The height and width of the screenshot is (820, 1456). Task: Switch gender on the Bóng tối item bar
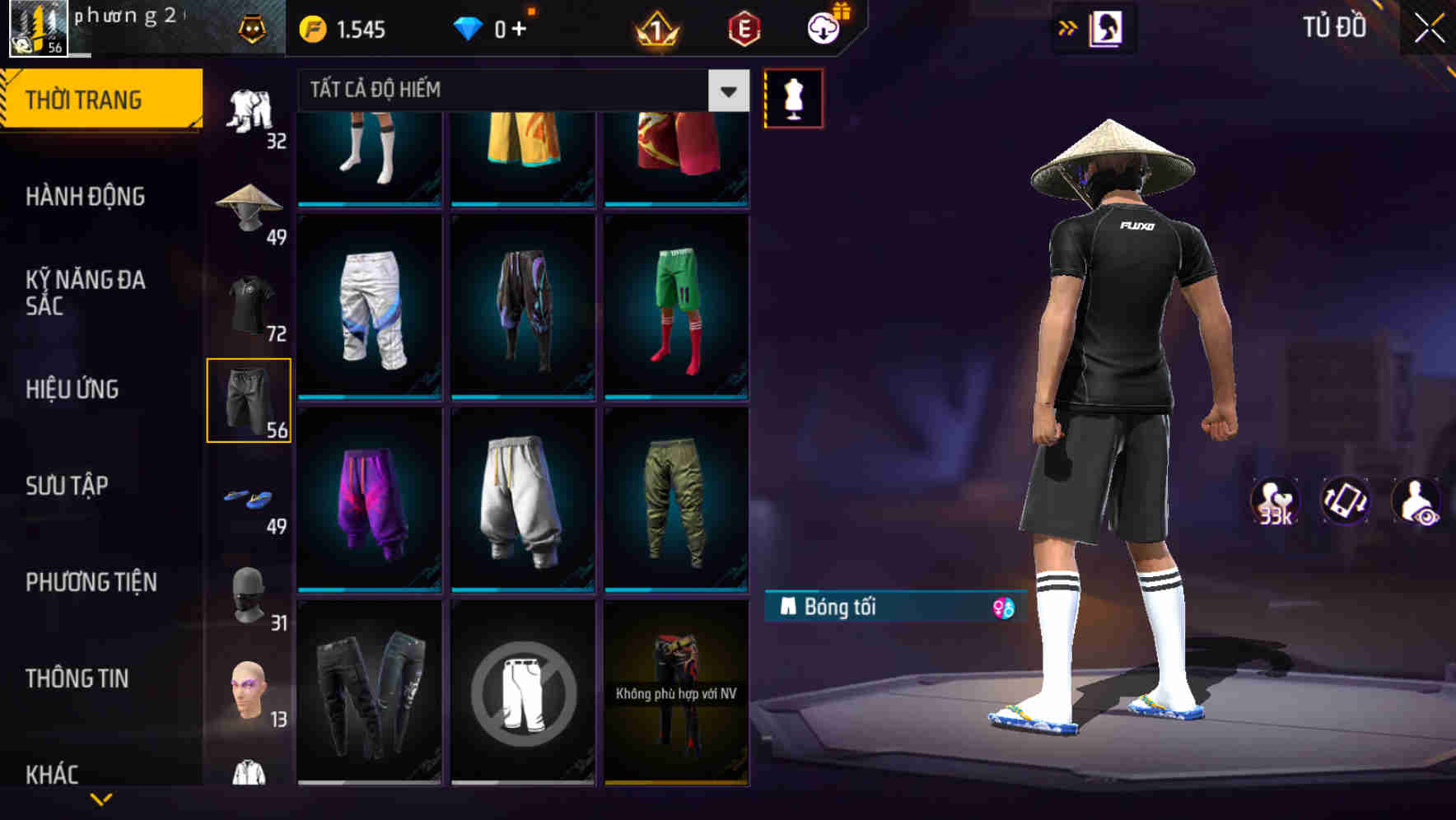pos(1003,609)
